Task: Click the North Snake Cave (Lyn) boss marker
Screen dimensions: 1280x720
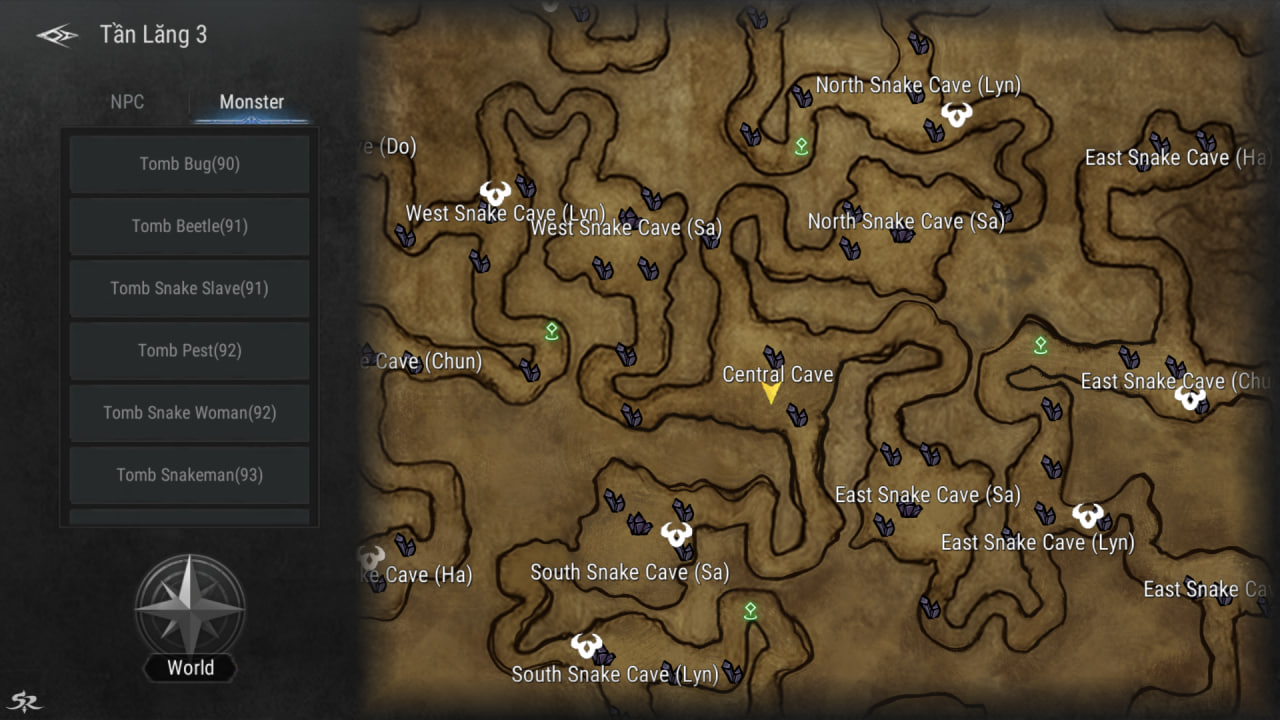Action: click(957, 114)
